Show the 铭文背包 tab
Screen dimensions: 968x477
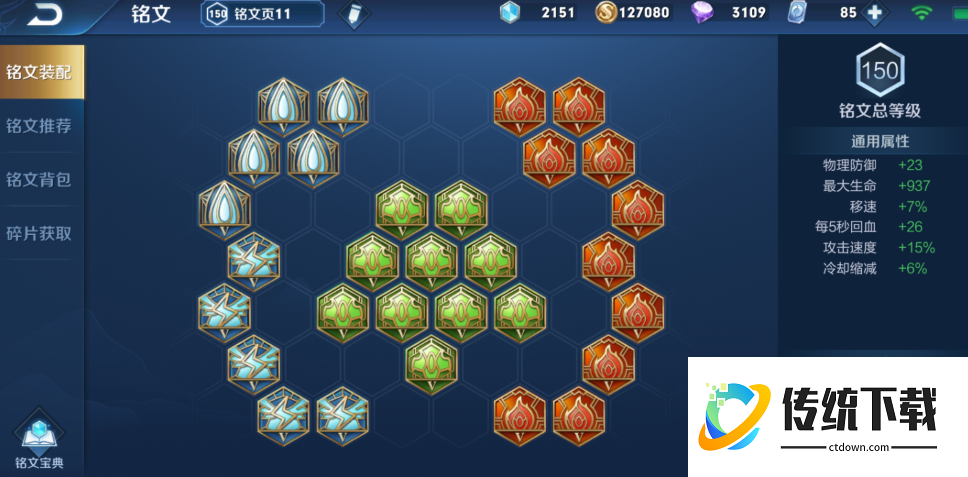[39, 180]
